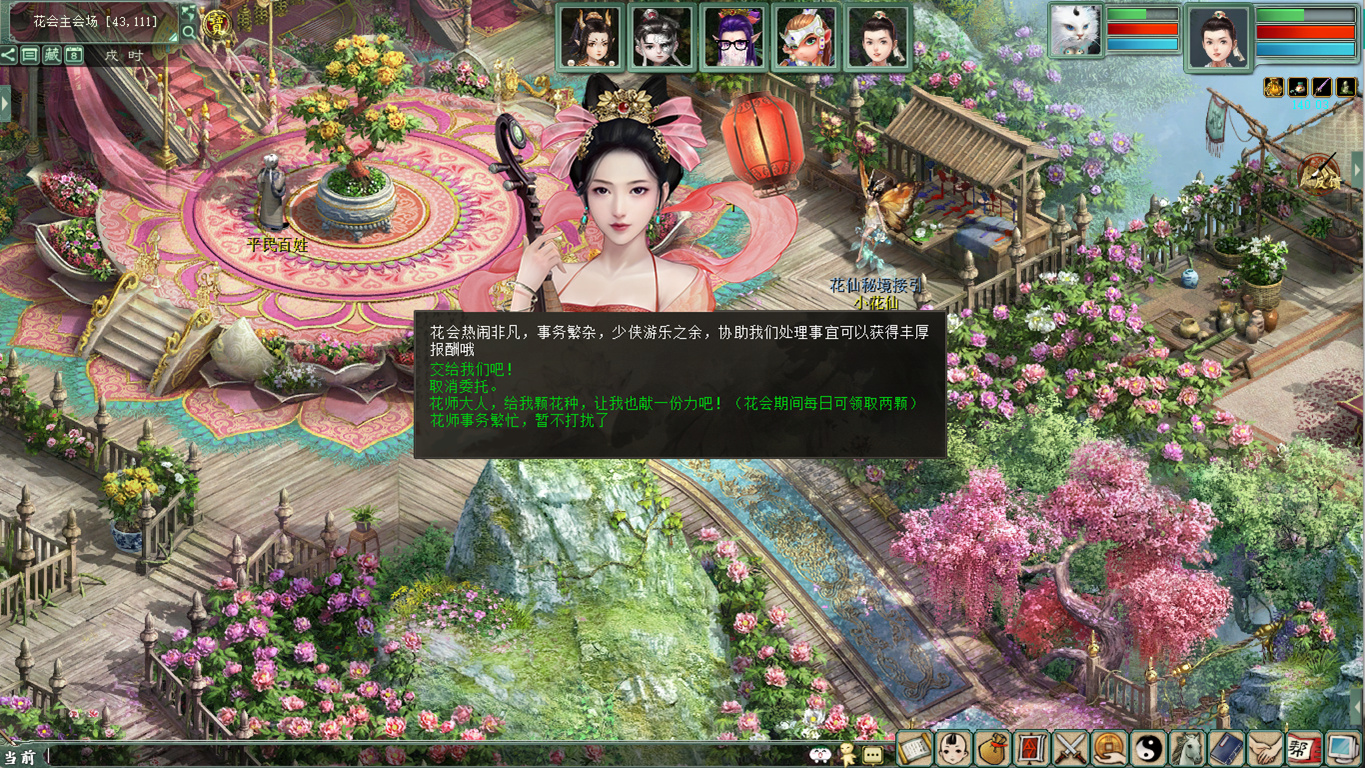Open the scroll icon in the bottom toolbar
Screen dimensions: 1365x768
pyautogui.click(x=915, y=748)
